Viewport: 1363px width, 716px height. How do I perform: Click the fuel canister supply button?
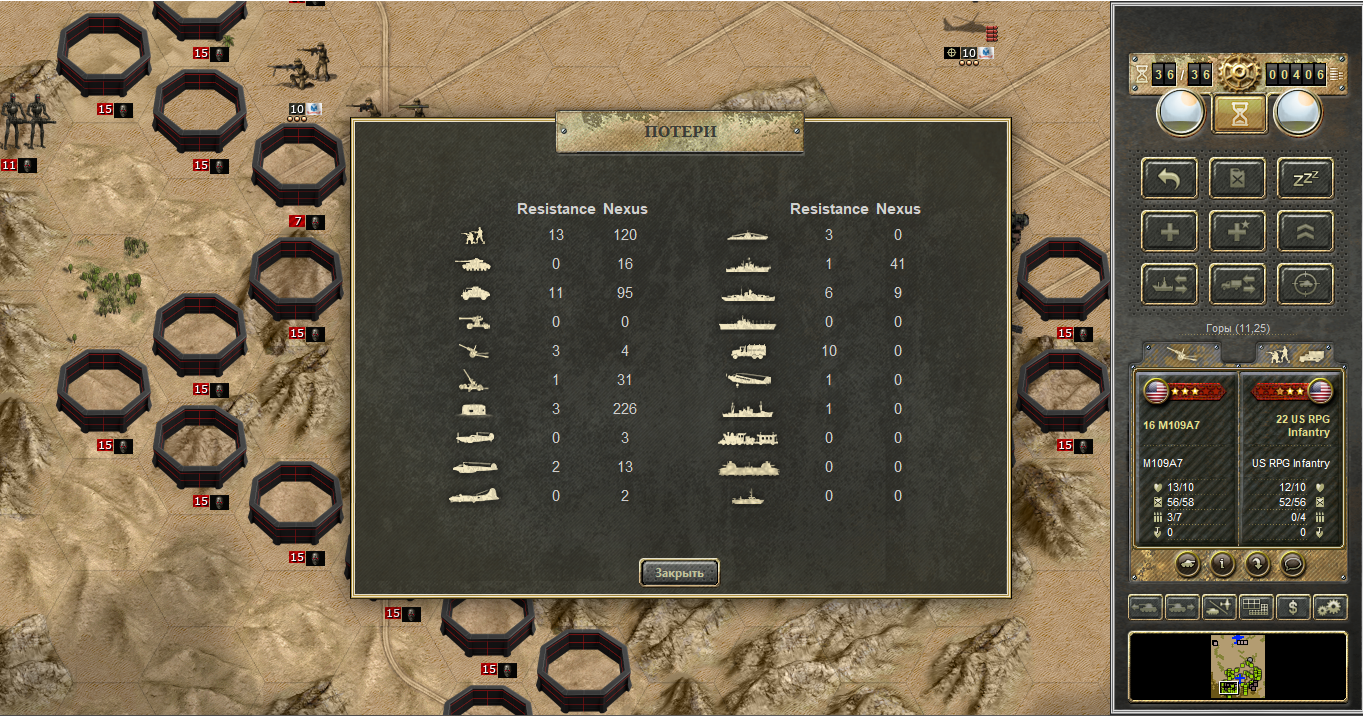1237,178
